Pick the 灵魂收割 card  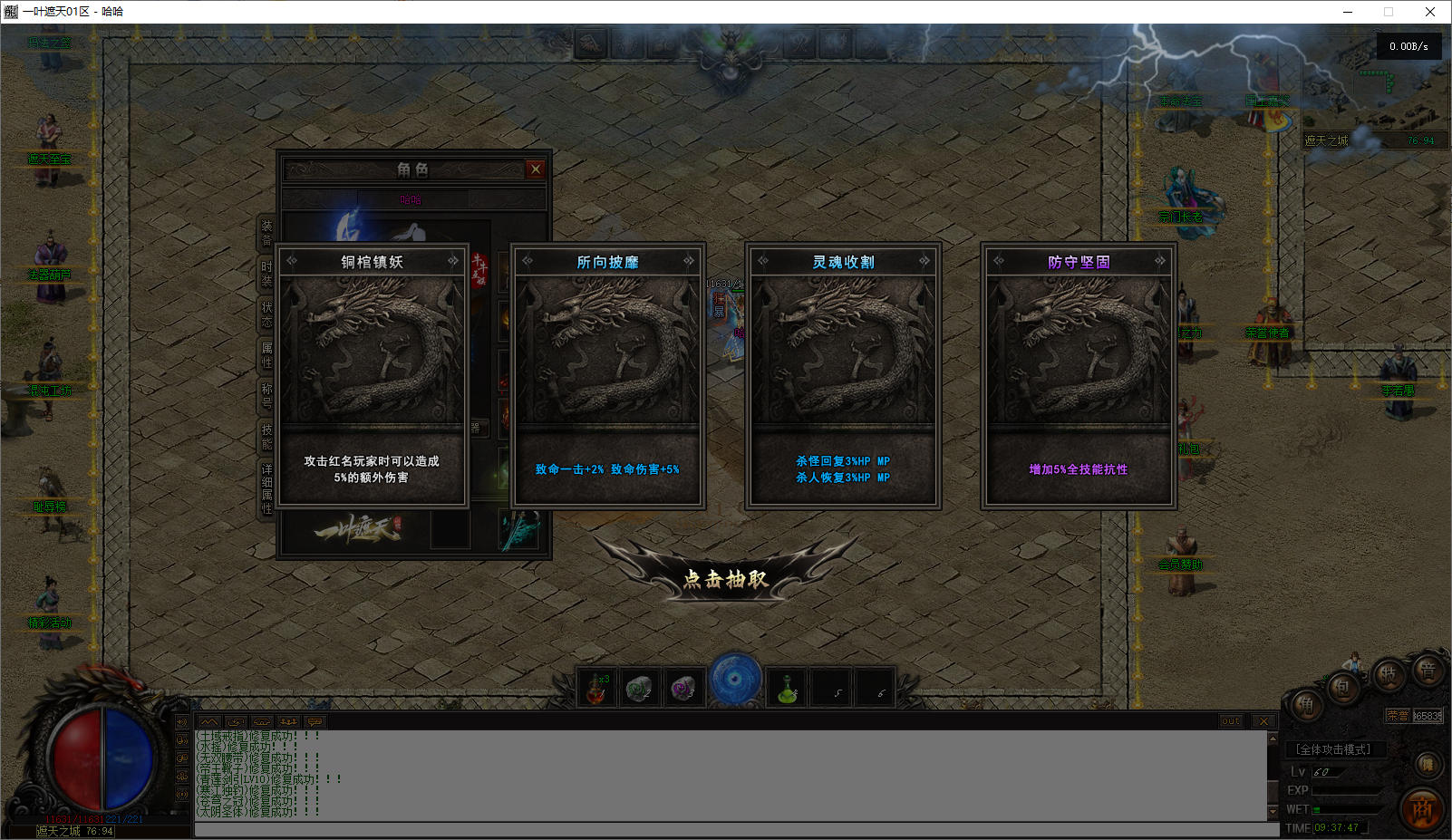[x=843, y=375]
